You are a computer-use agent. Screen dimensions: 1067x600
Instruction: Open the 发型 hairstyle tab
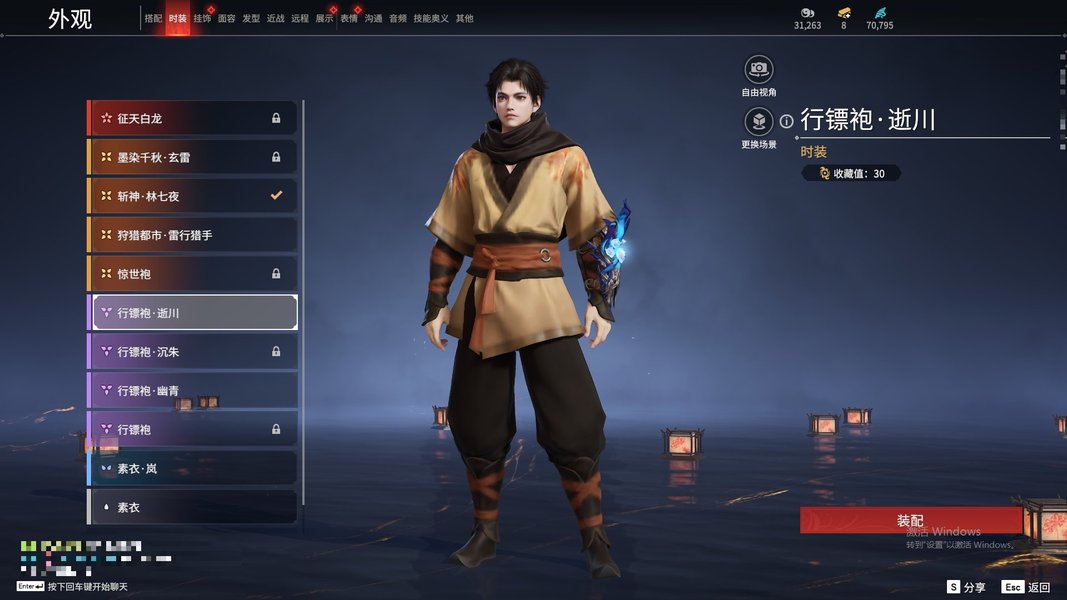tap(251, 18)
